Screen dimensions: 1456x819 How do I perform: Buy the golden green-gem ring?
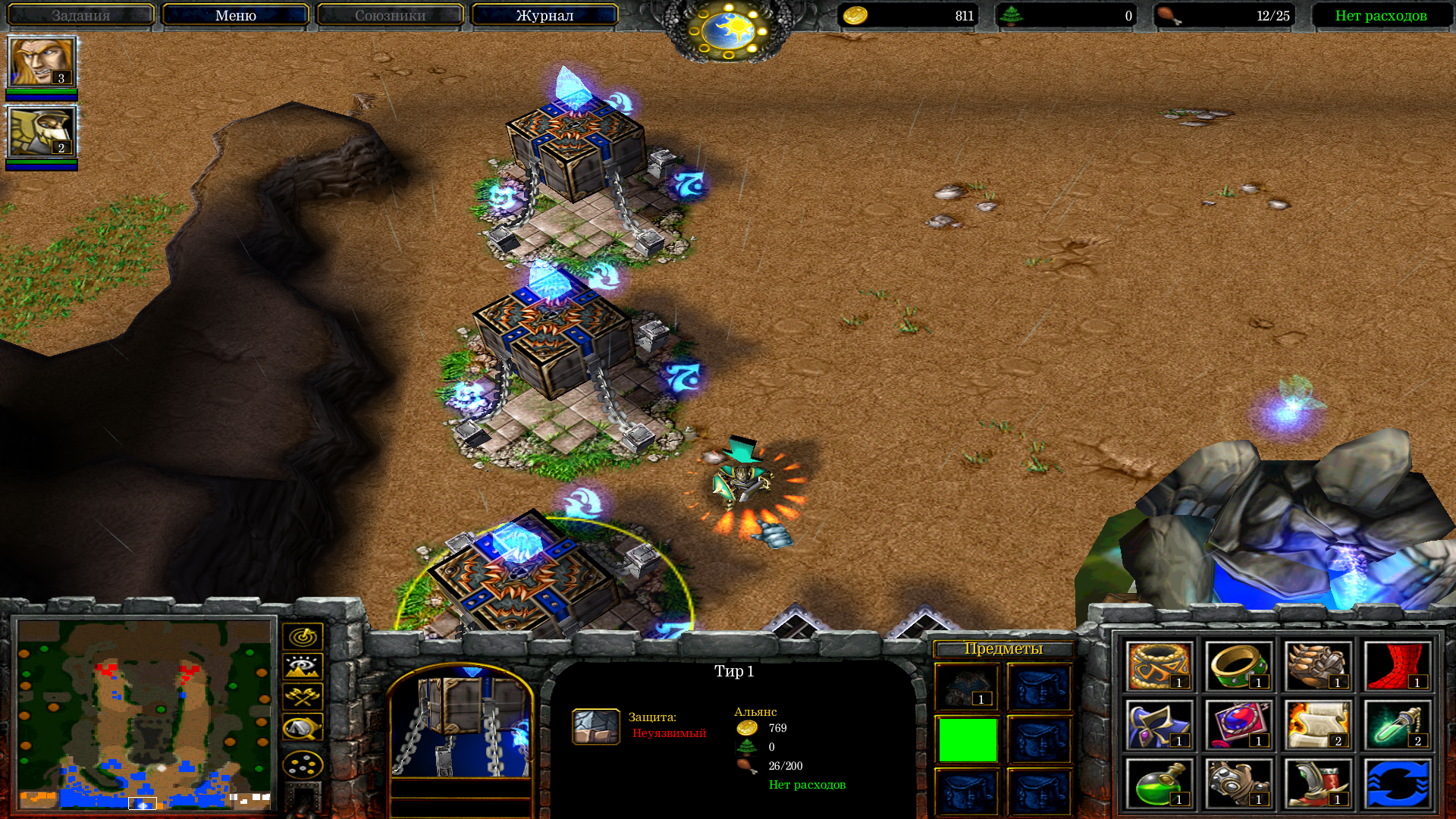coord(1238,667)
